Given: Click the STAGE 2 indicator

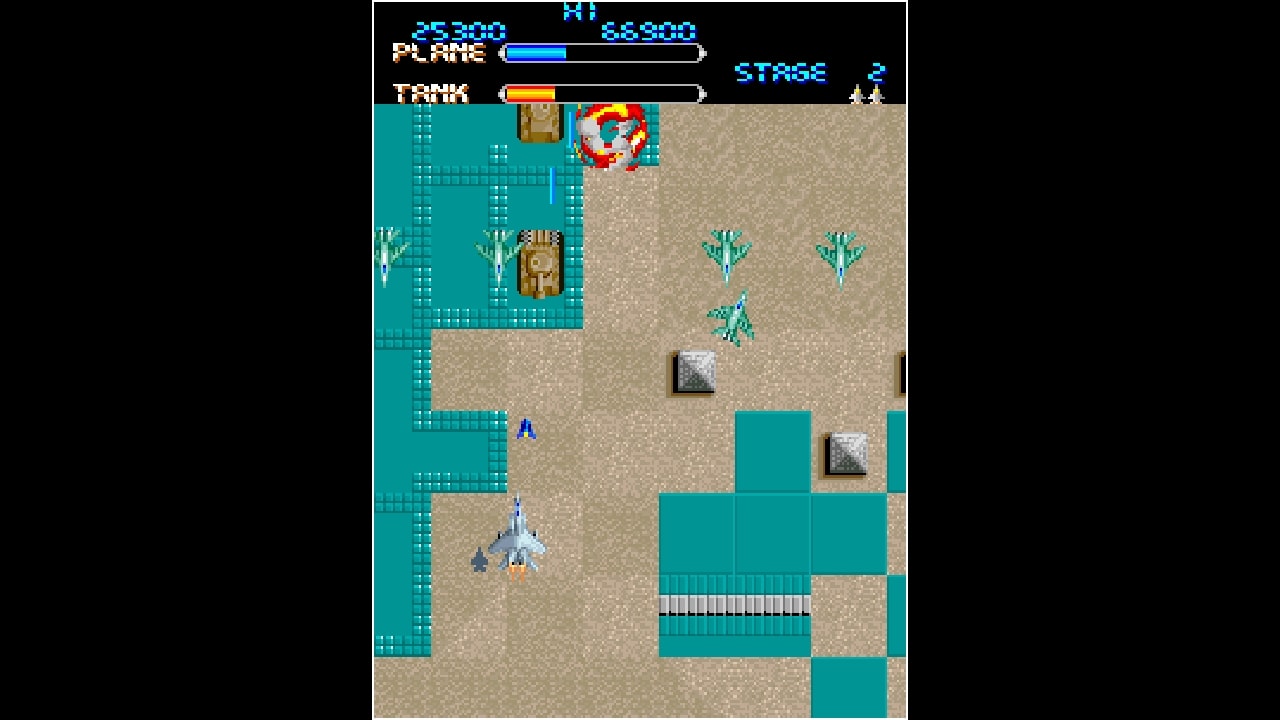Looking at the screenshot, I should [800, 72].
